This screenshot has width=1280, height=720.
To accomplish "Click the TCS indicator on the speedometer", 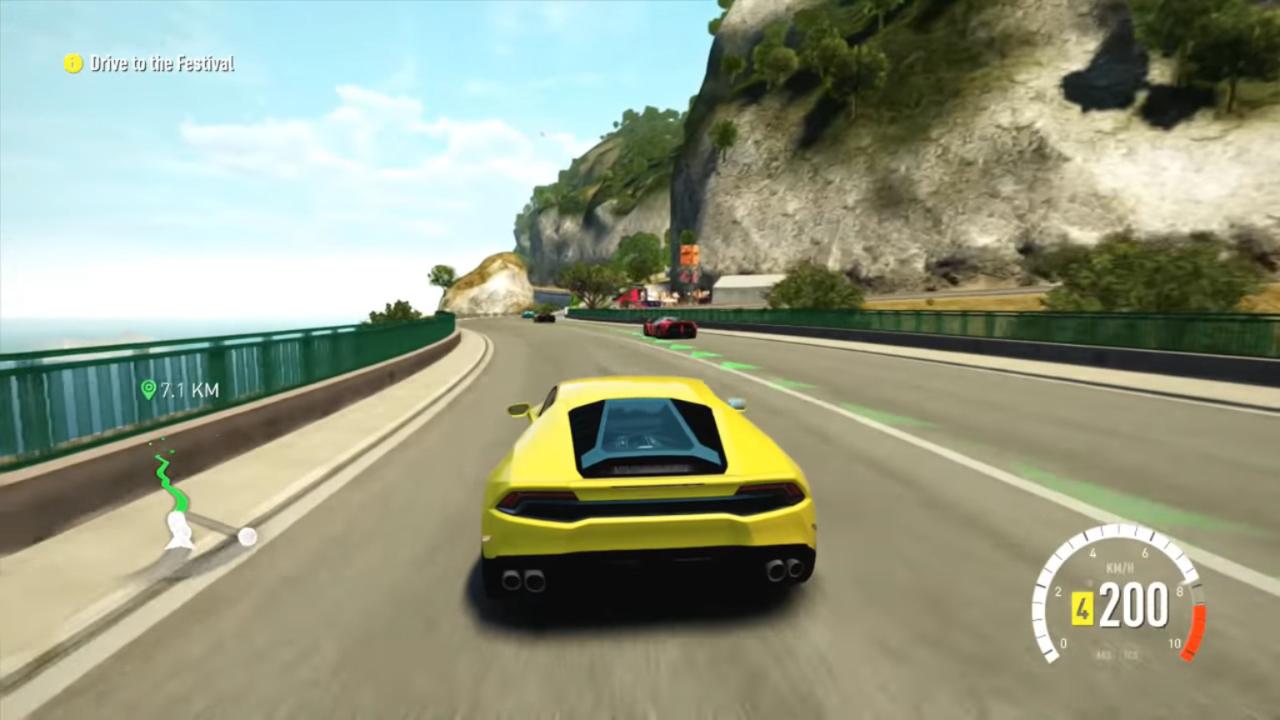I will tap(1131, 653).
